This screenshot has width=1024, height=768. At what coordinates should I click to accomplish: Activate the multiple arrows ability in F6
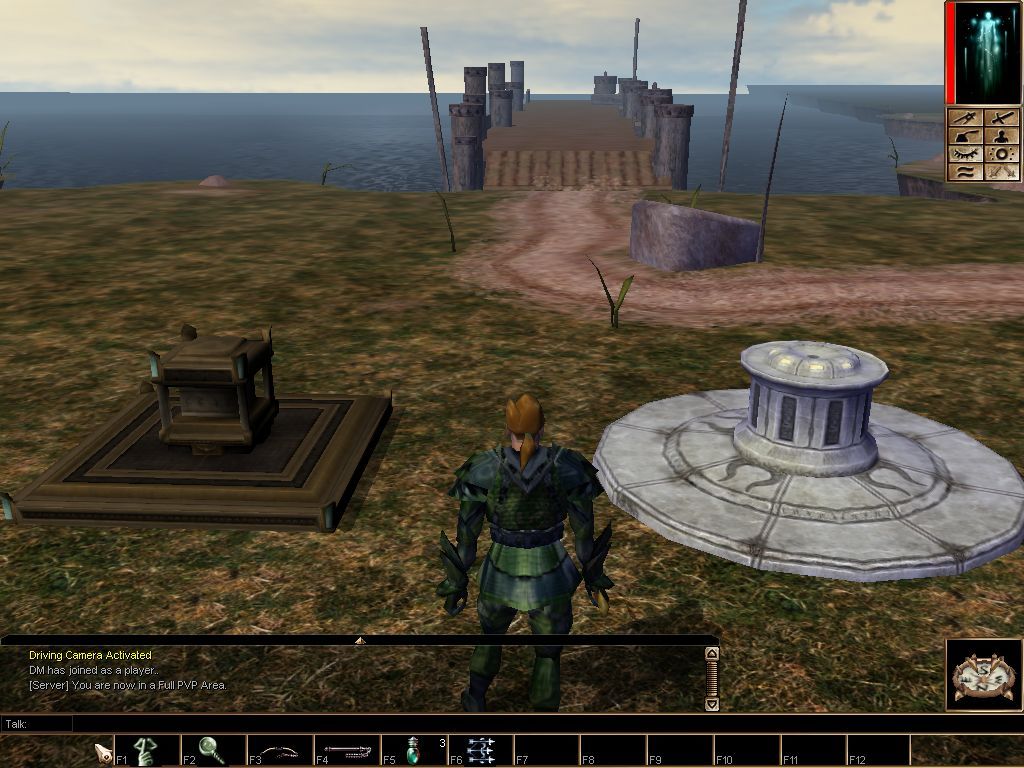click(480, 750)
